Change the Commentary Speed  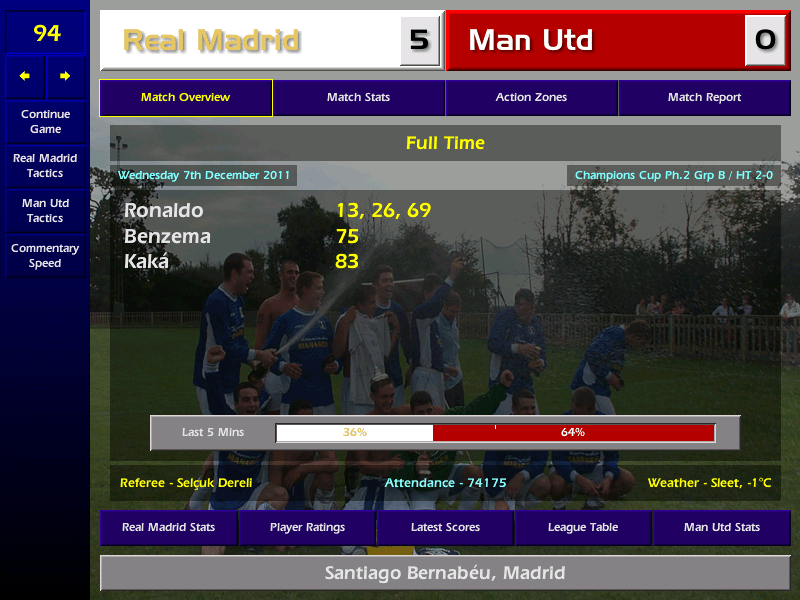point(45,255)
